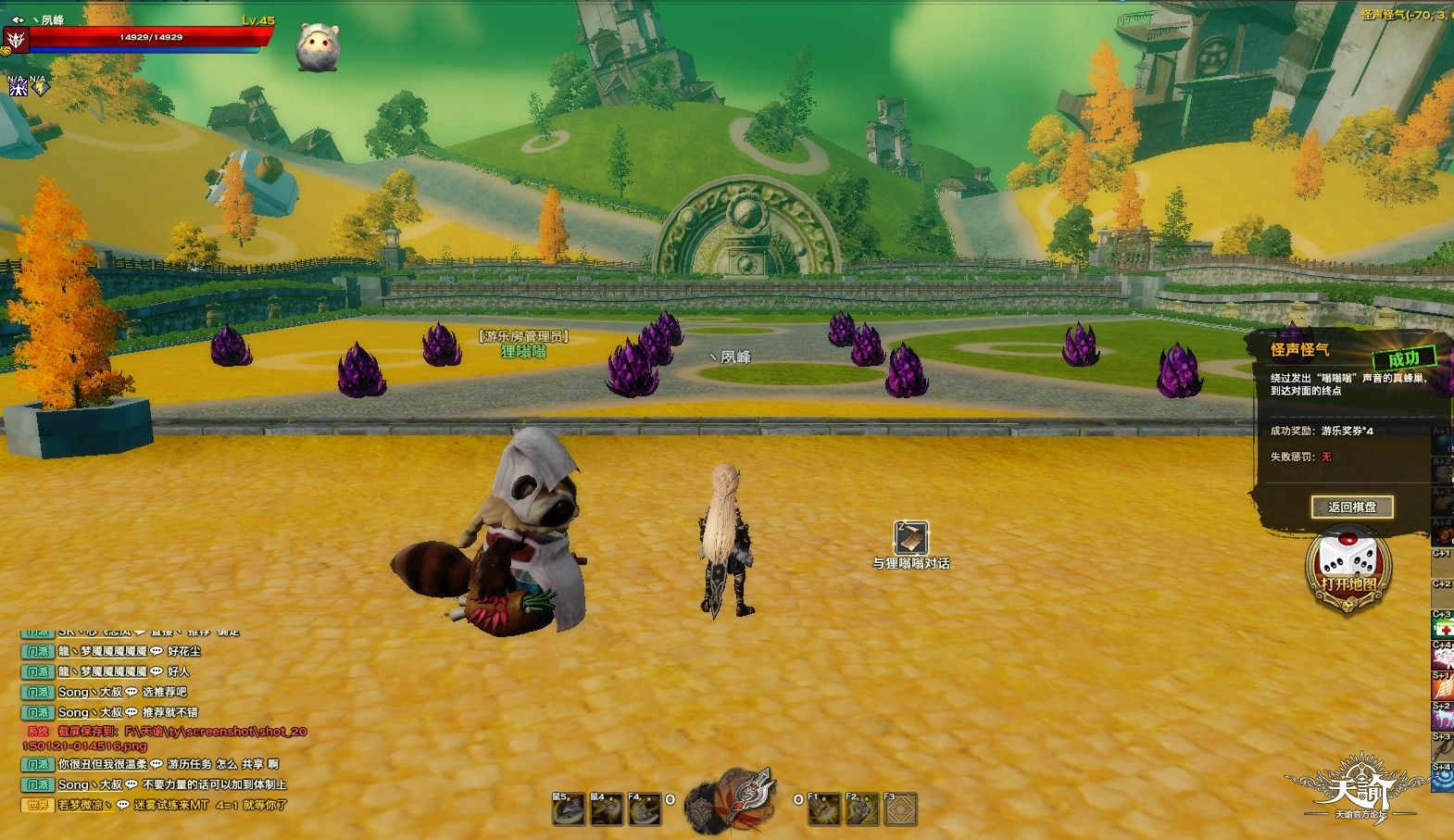1454x840 pixels.
Task: Select the player class portrait emblem
Action: [x=16, y=39]
